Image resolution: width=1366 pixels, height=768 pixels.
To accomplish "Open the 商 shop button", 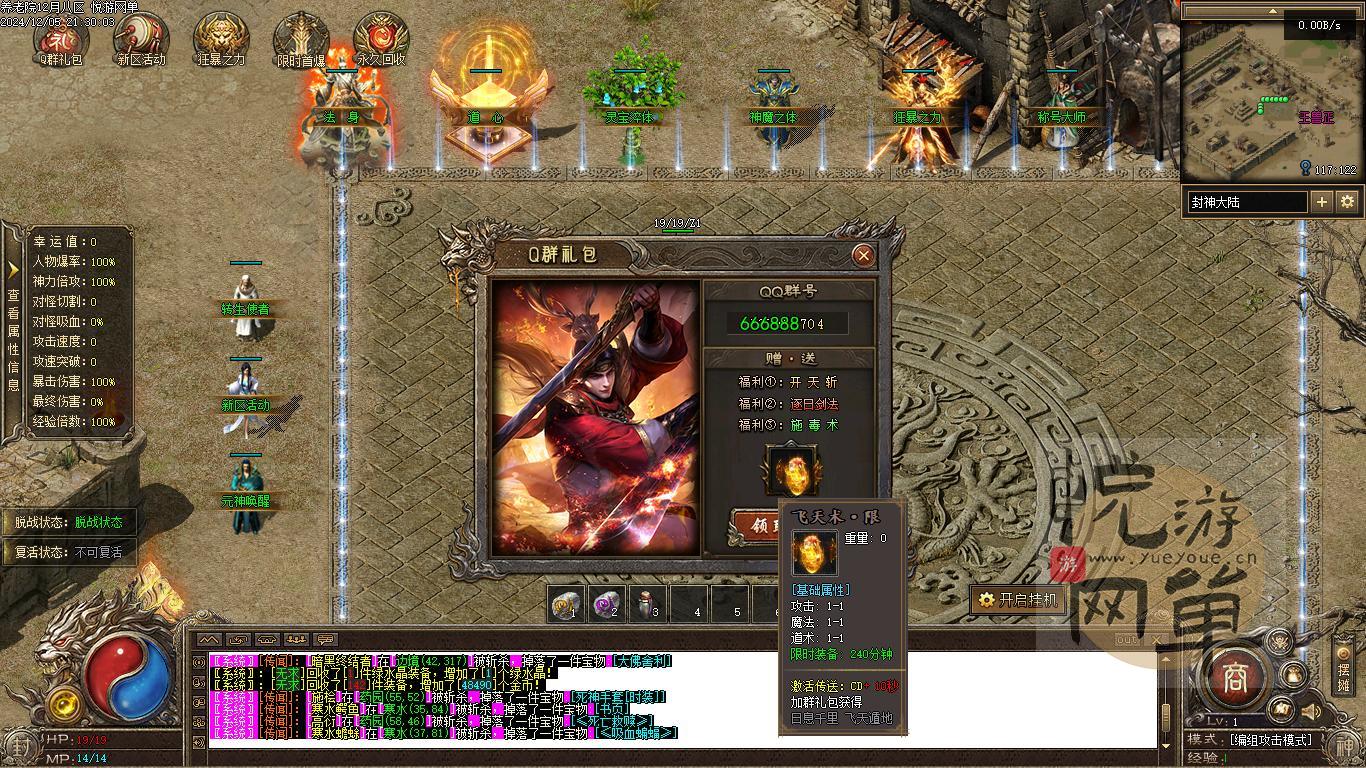I will point(1230,678).
